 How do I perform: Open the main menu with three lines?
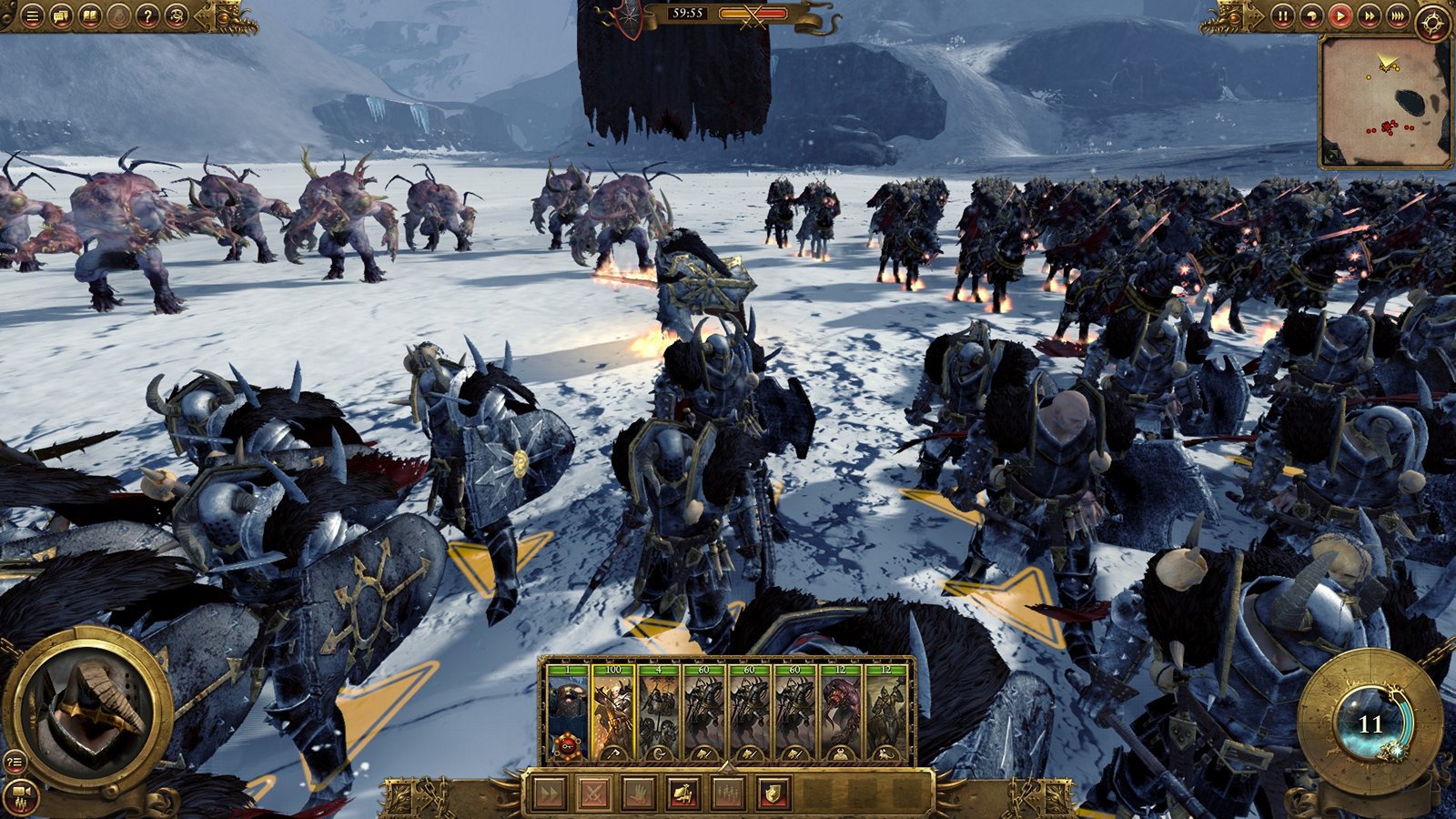[32, 15]
